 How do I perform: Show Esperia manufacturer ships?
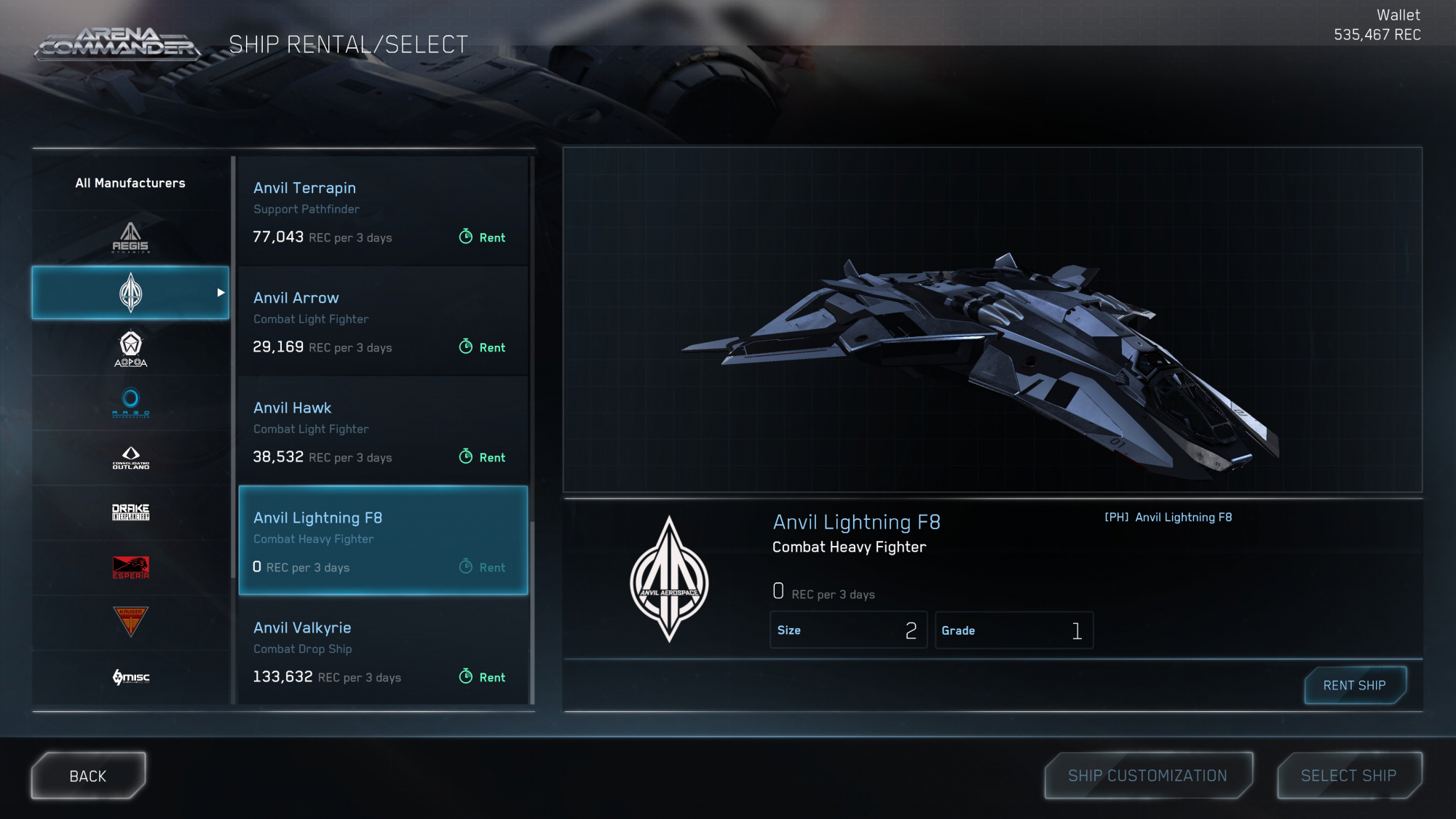[x=130, y=567]
